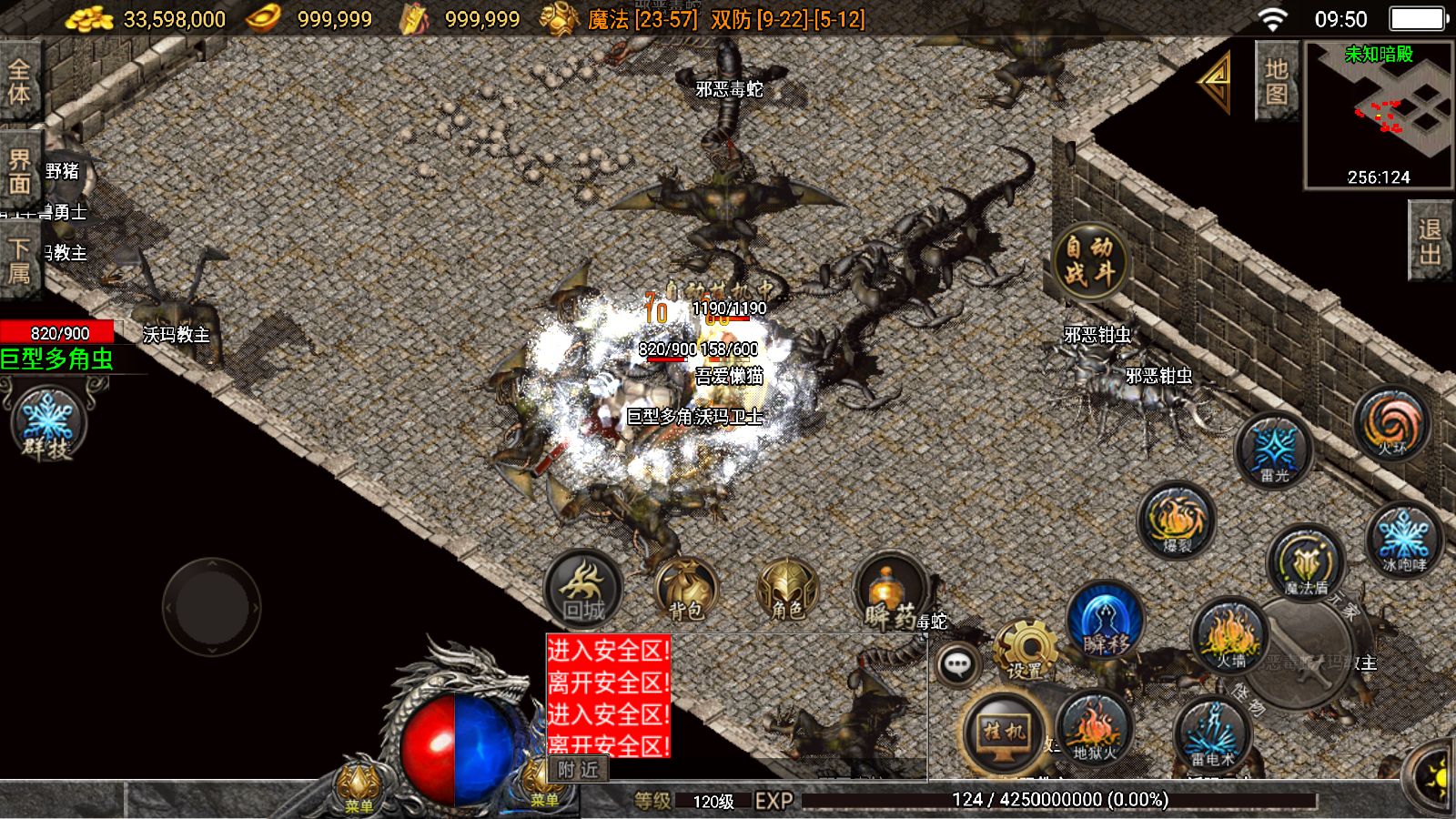Image resolution: width=1456 pixels, height=819 pixels.
Task: Switch to the 附近 chat tab
Action: click(x=579, y=770)
